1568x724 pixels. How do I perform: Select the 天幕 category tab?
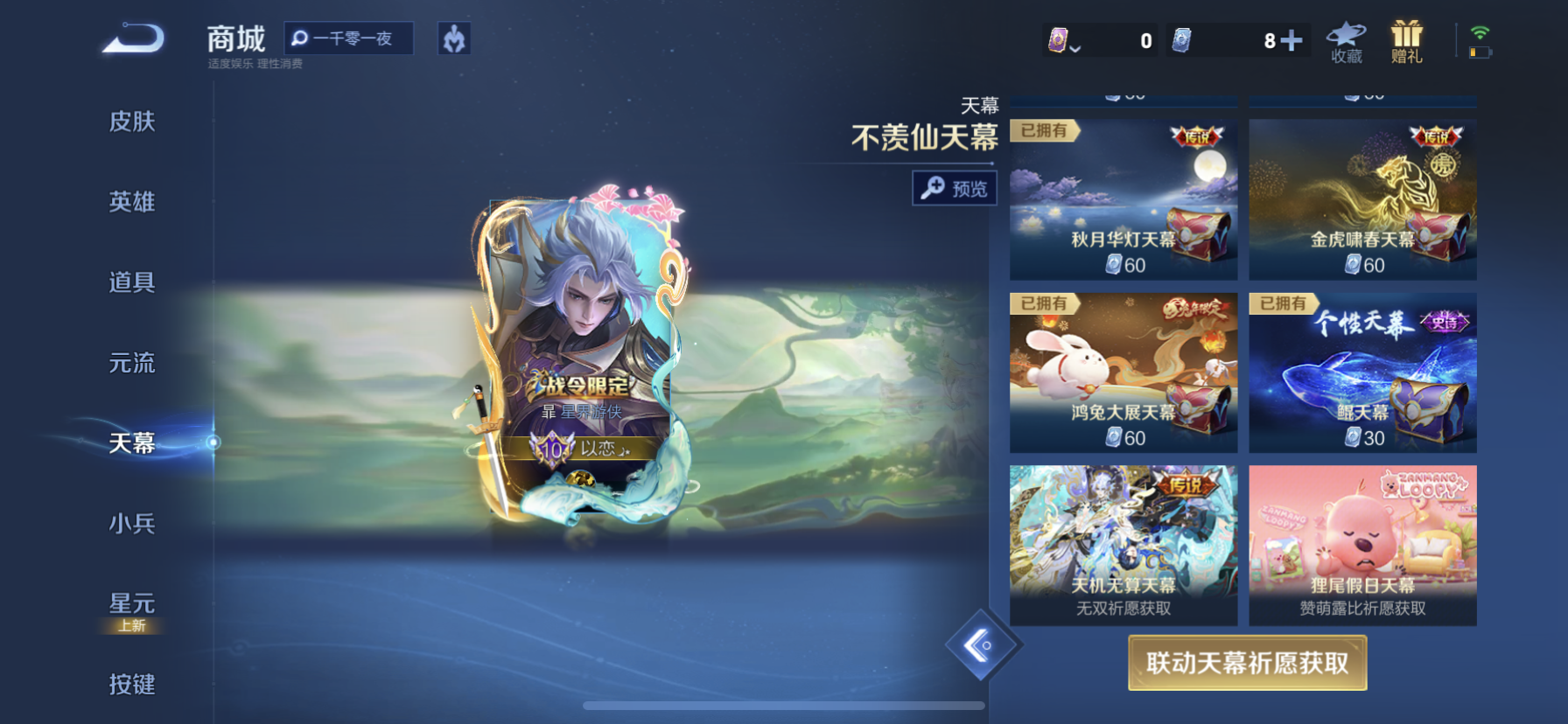tap(132, 443)
